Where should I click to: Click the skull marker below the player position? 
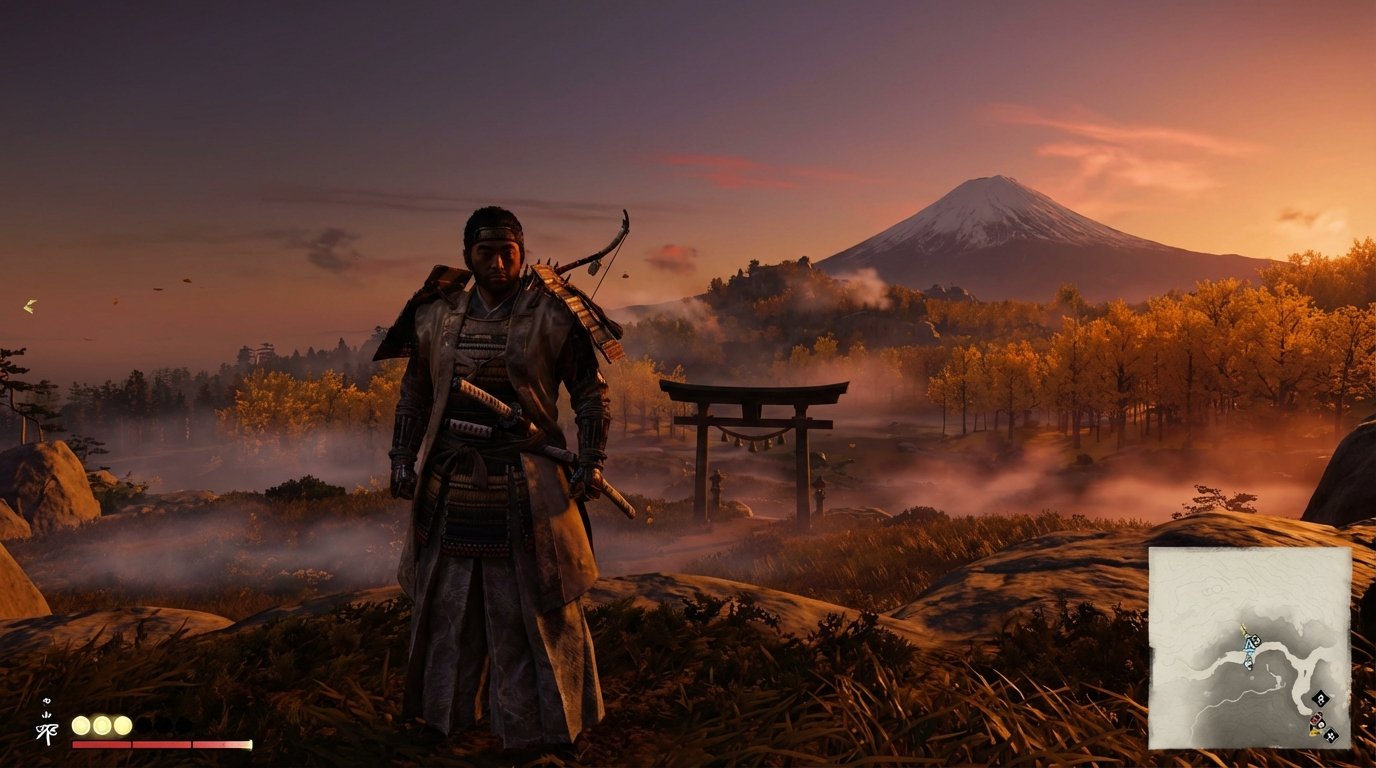point(1250,663)
